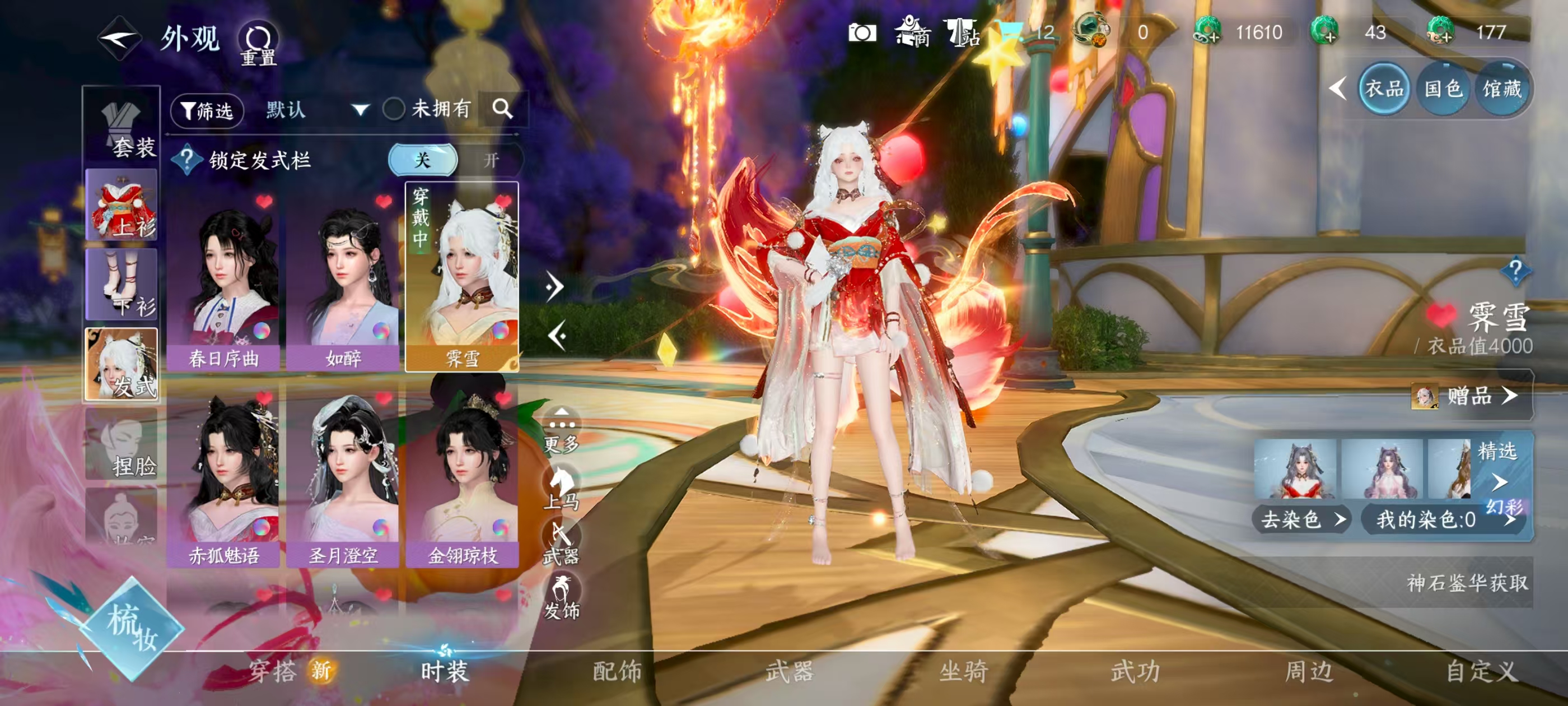Switch to the 配饰 bottom tab

tap(617, 671)
